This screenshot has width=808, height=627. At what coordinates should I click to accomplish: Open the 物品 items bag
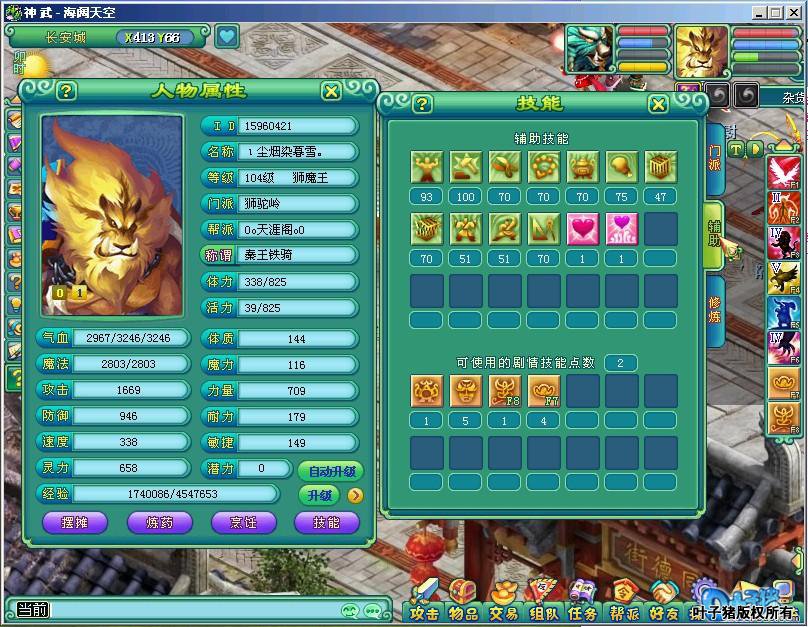tap(463, 613)
